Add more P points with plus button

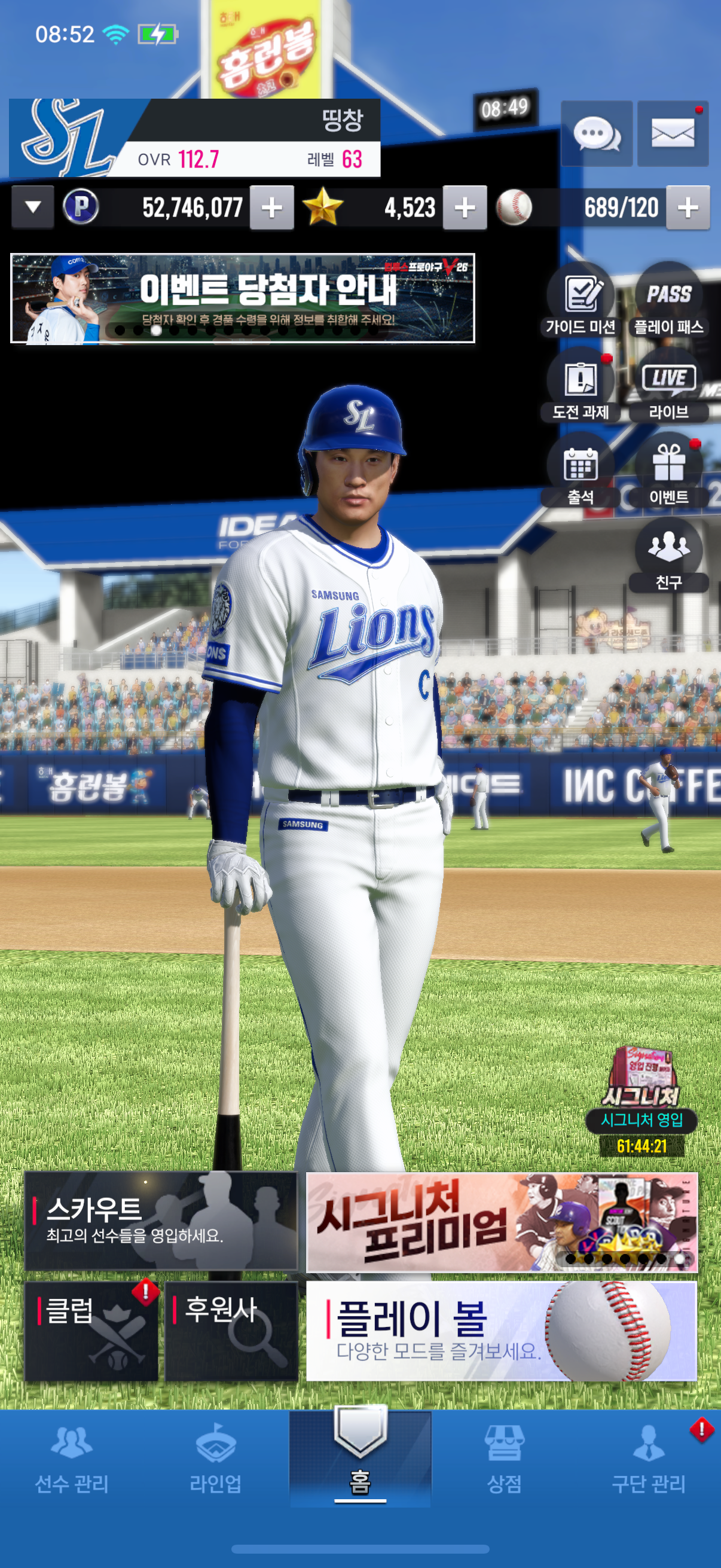click(272, 208)
